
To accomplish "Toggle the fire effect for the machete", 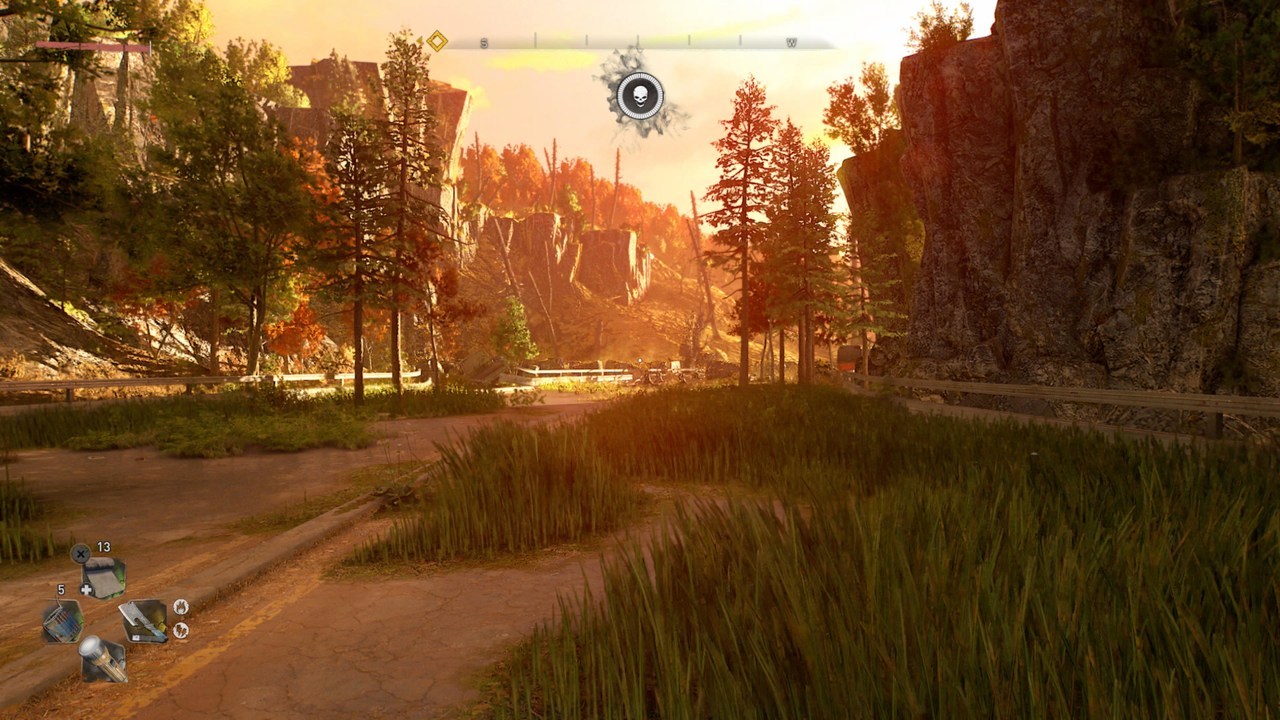I will pos(181,608).
